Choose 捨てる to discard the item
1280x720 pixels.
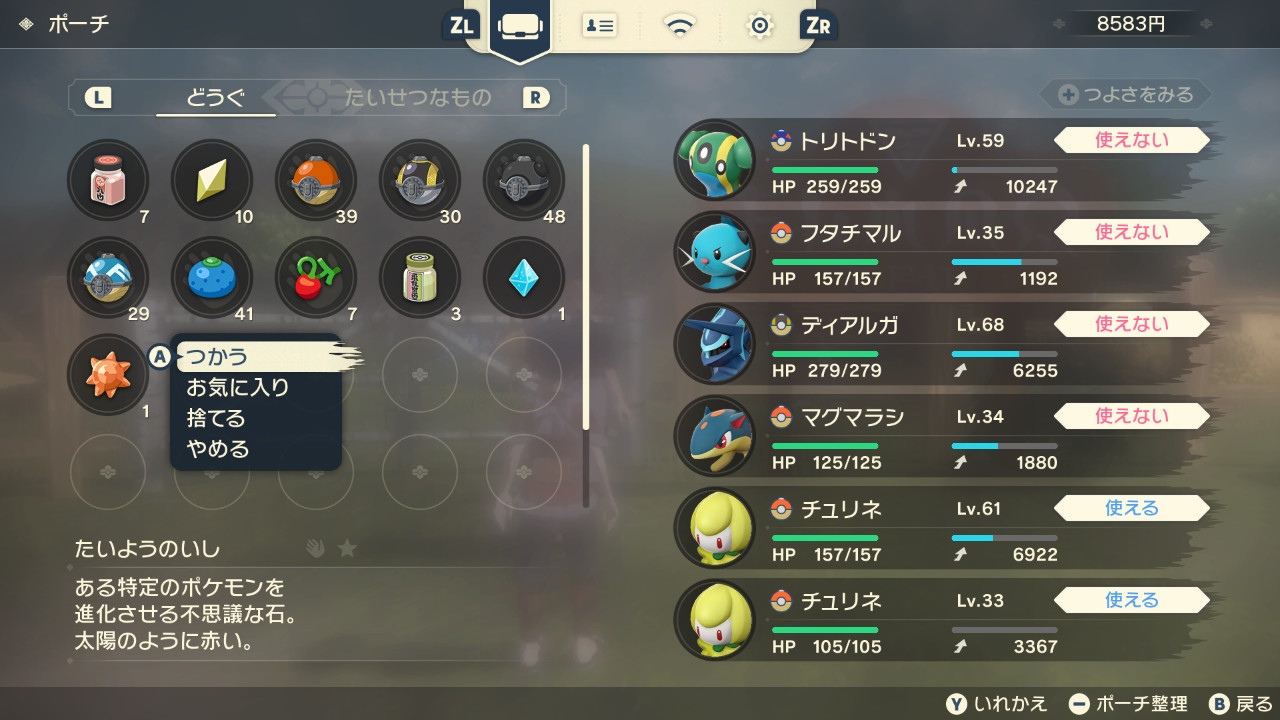tap(216, 418)
